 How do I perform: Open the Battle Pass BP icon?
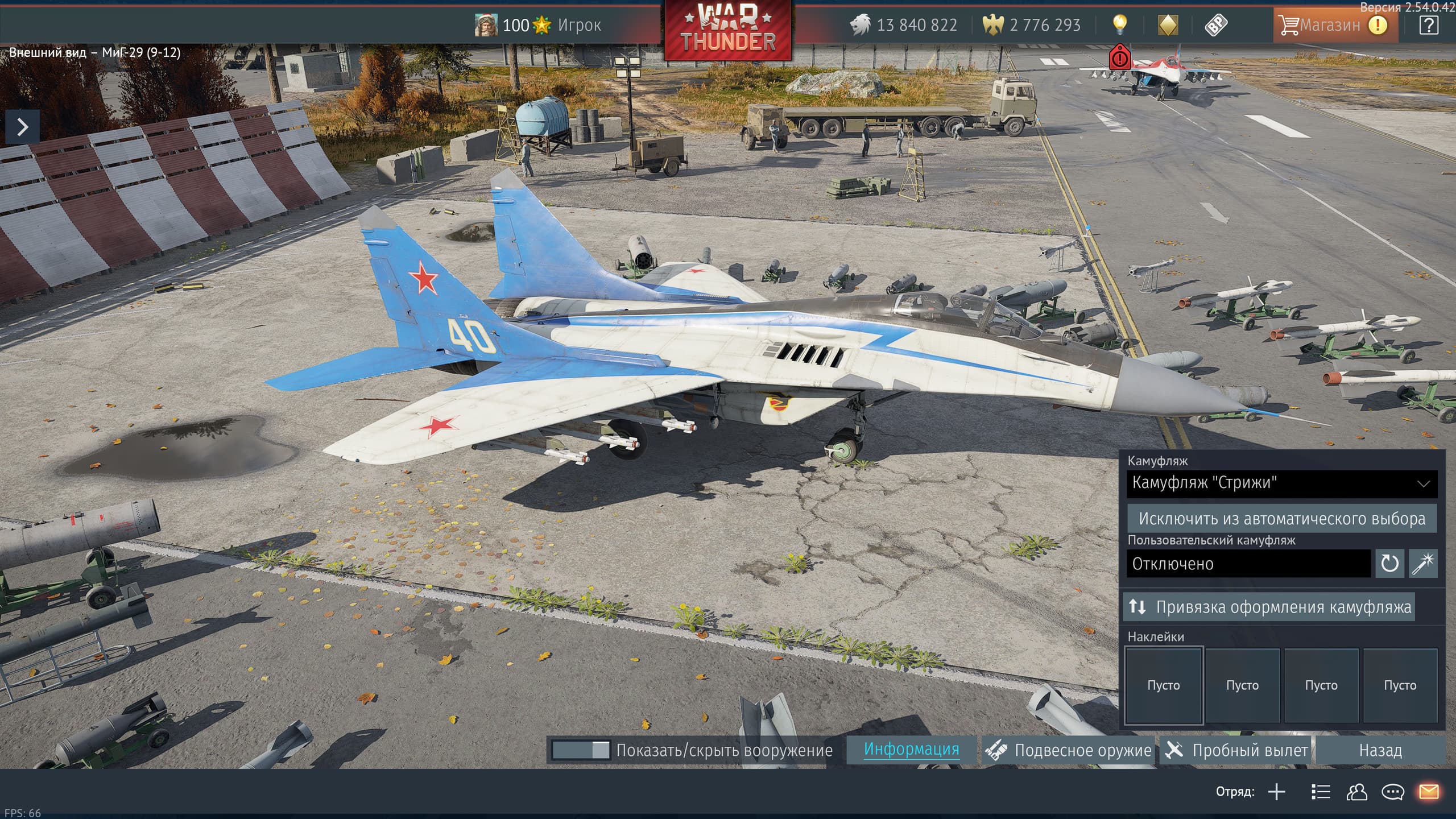[1215, 25]
